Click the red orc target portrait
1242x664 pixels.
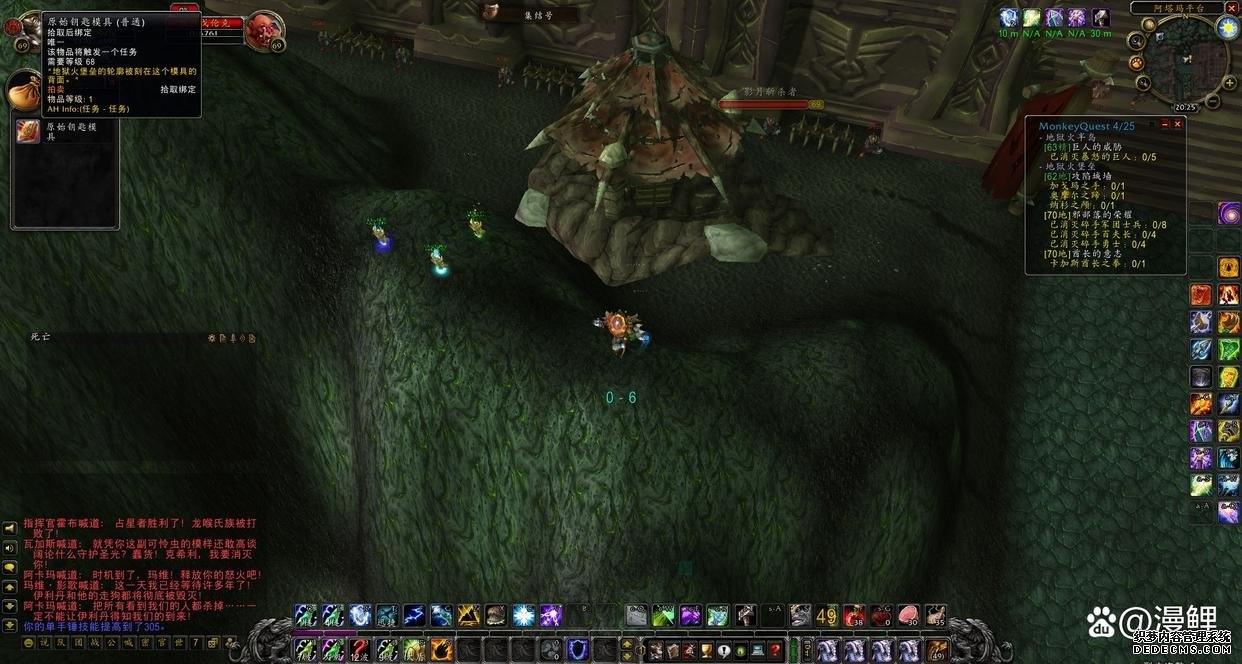pos(264,30)
